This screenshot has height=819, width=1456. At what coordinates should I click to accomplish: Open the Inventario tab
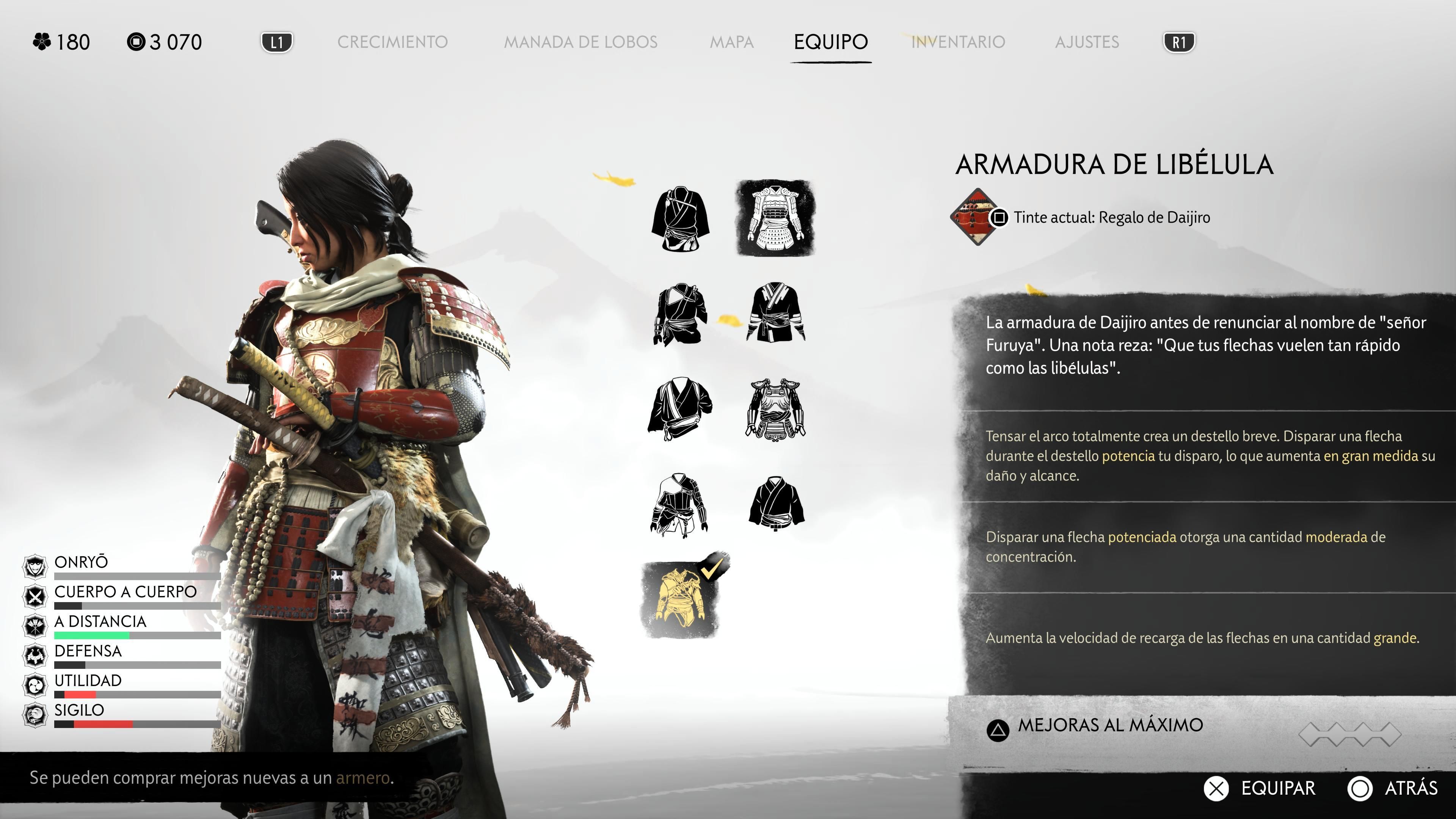pyautogui.click(x=958, y=42)
